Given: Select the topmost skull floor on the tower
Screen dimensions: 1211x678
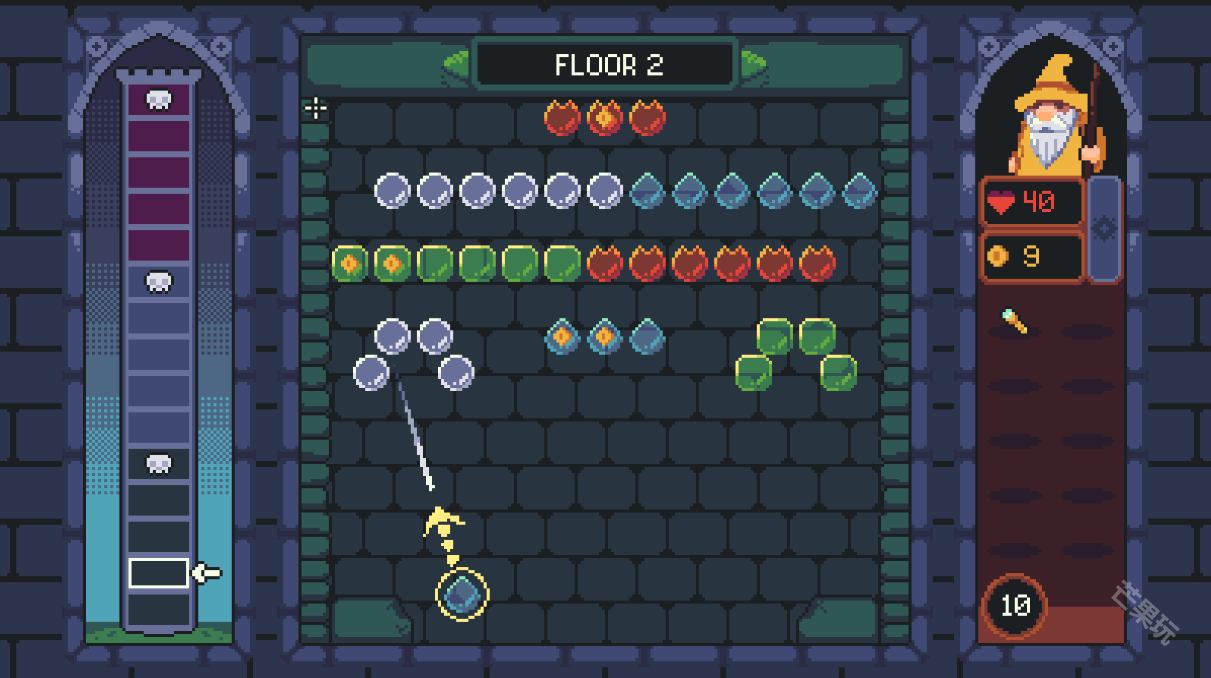Looking at the screenshot, I should (x=158, y=99).
